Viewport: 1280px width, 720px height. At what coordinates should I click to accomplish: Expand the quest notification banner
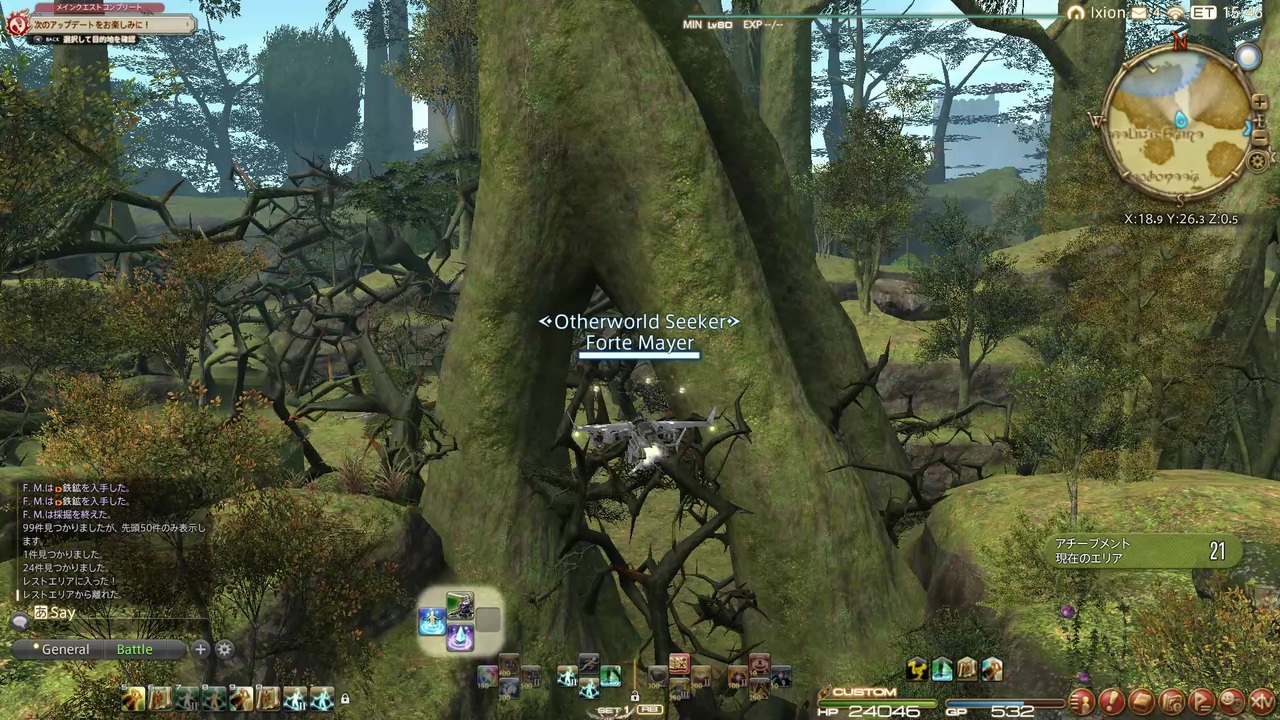[x=186, y=25]
